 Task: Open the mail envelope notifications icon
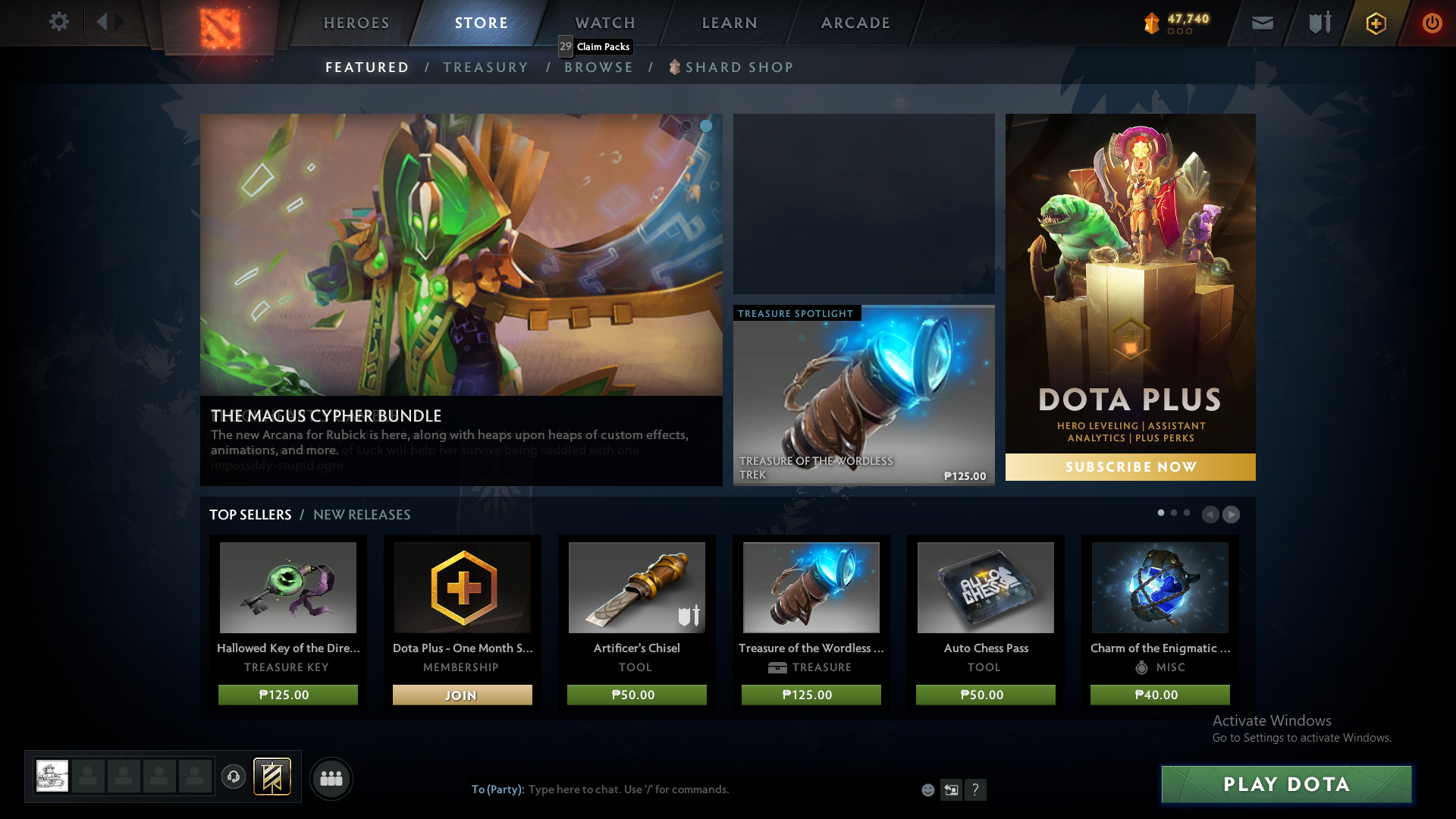[1261, 22]
